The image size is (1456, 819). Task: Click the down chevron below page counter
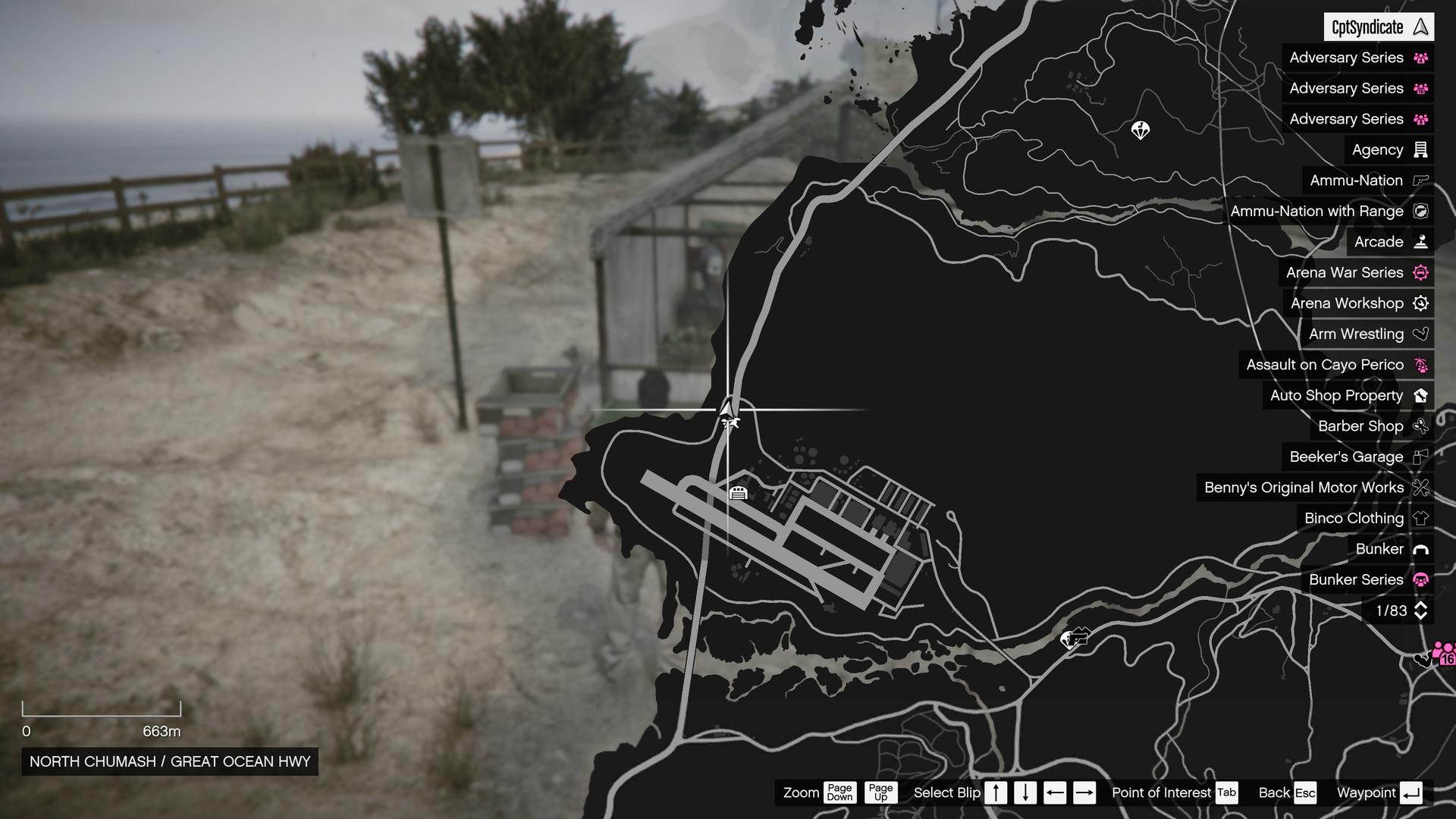coord(1420,617)
